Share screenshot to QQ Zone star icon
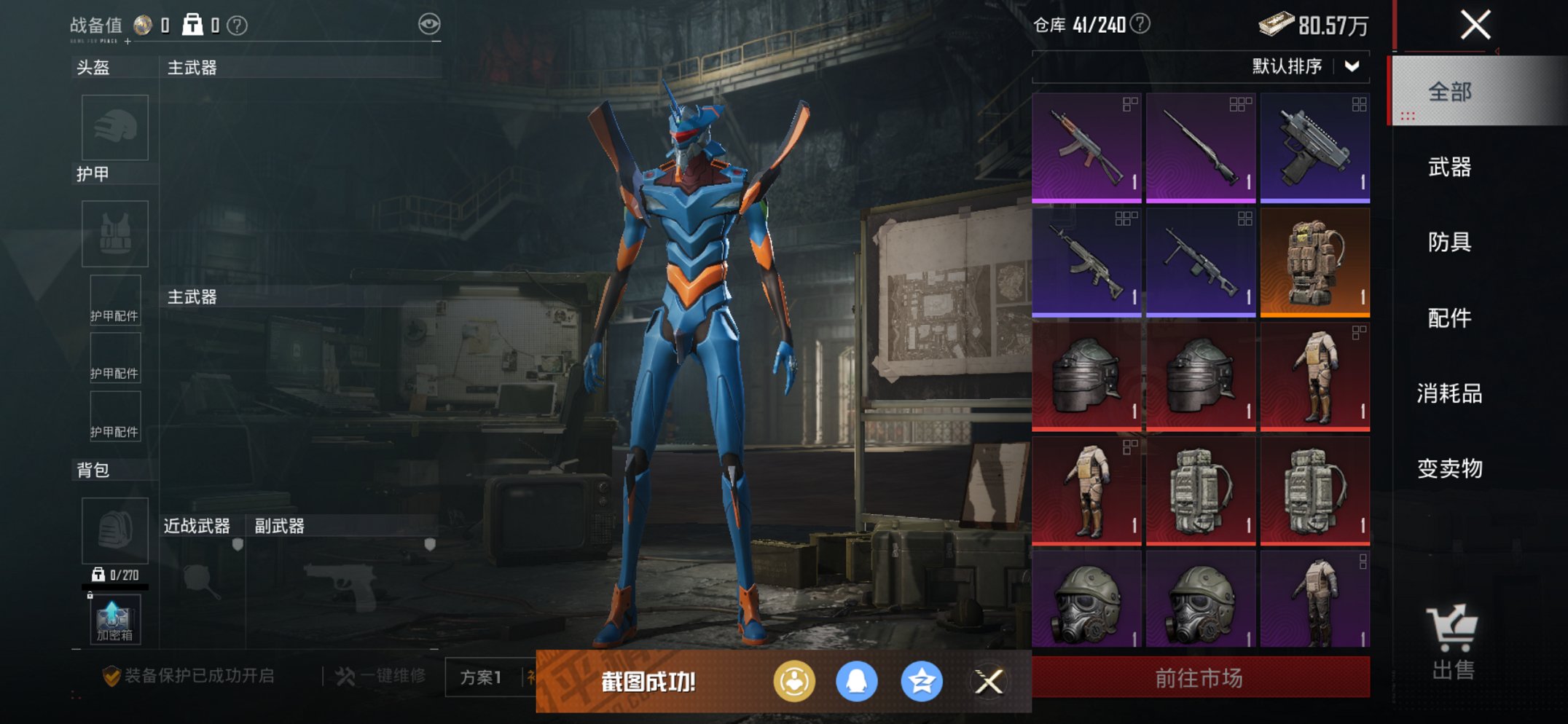Image resolution: width=1568 pixels, height=724 pixels. [922, 682]
